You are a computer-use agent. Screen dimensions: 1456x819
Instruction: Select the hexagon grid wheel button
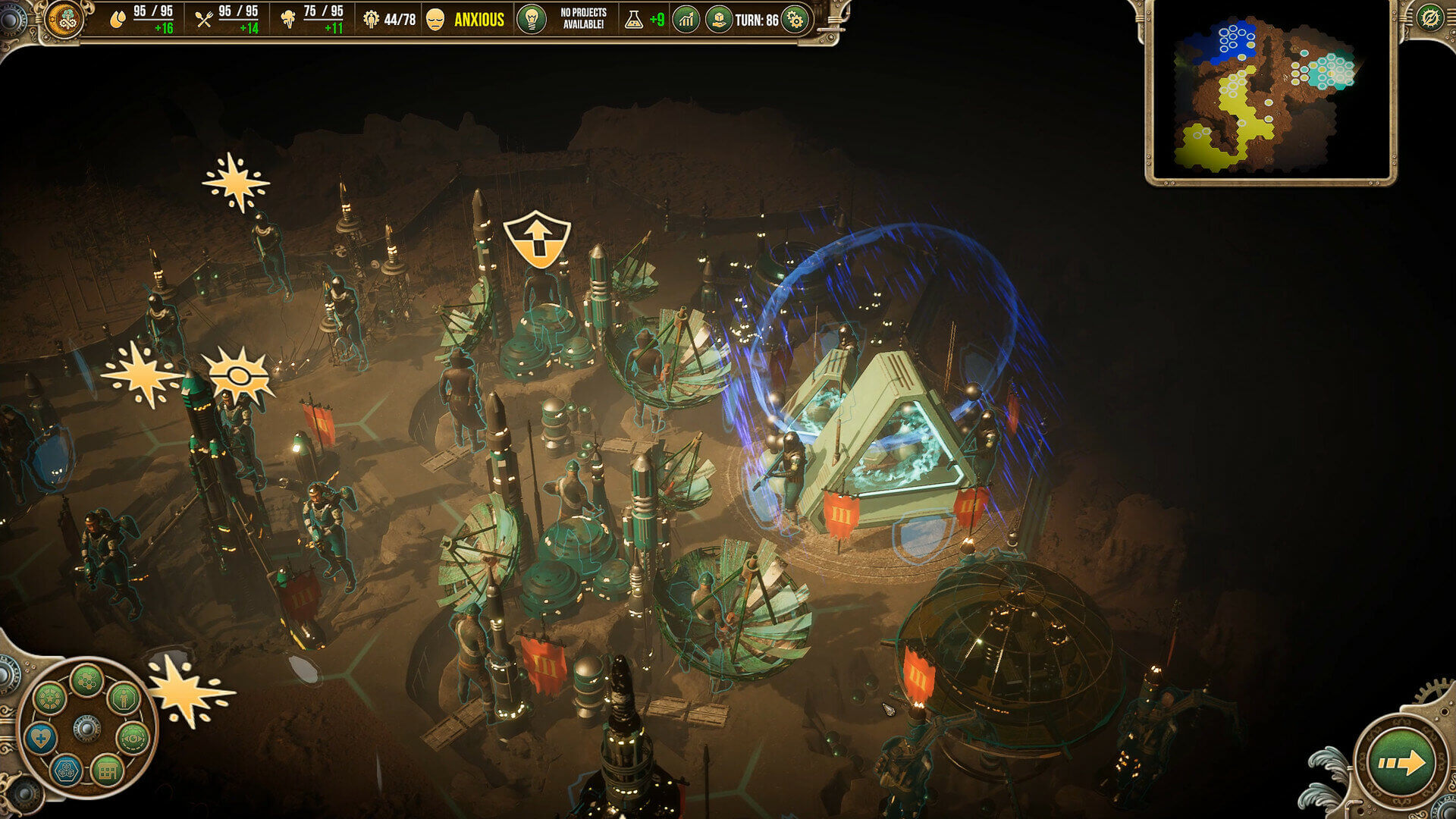pos(86,680)
